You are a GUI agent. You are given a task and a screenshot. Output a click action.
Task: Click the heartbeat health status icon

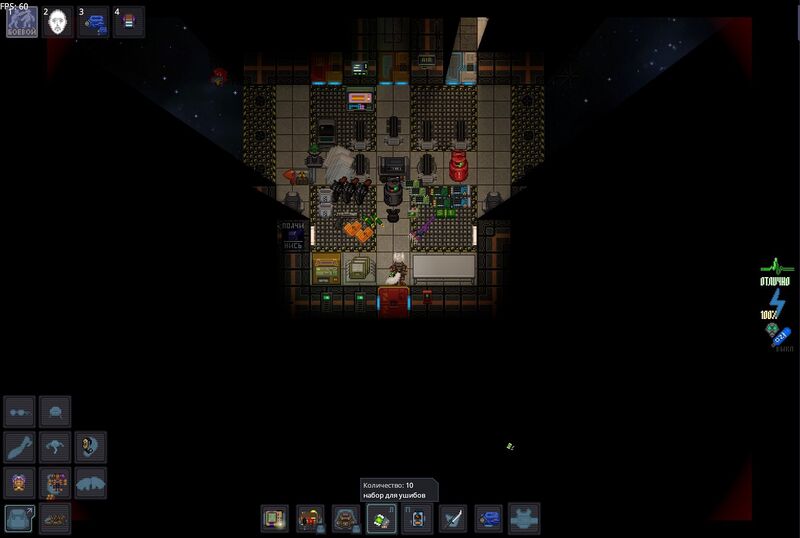[x=775, y=267]
